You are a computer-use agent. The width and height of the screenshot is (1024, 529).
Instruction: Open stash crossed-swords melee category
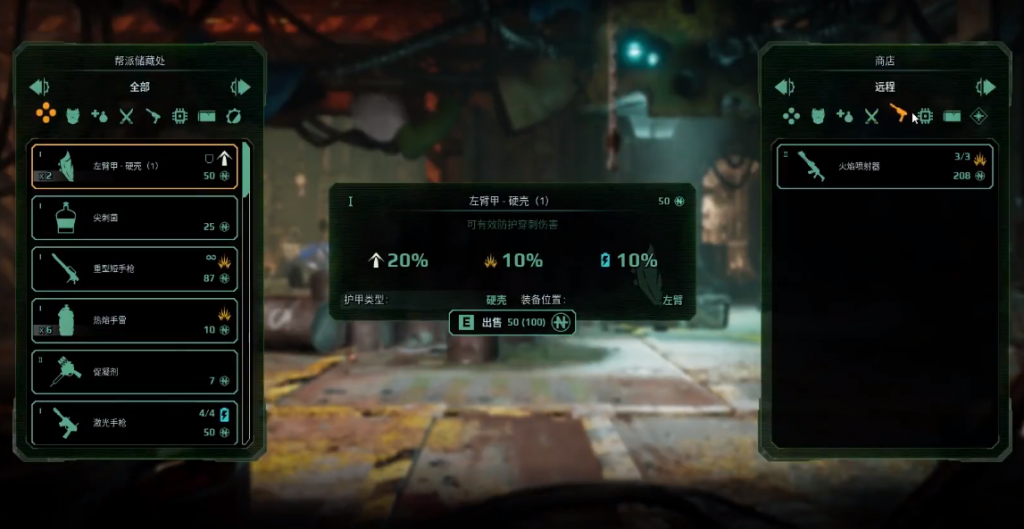click(x=127, y=116)
